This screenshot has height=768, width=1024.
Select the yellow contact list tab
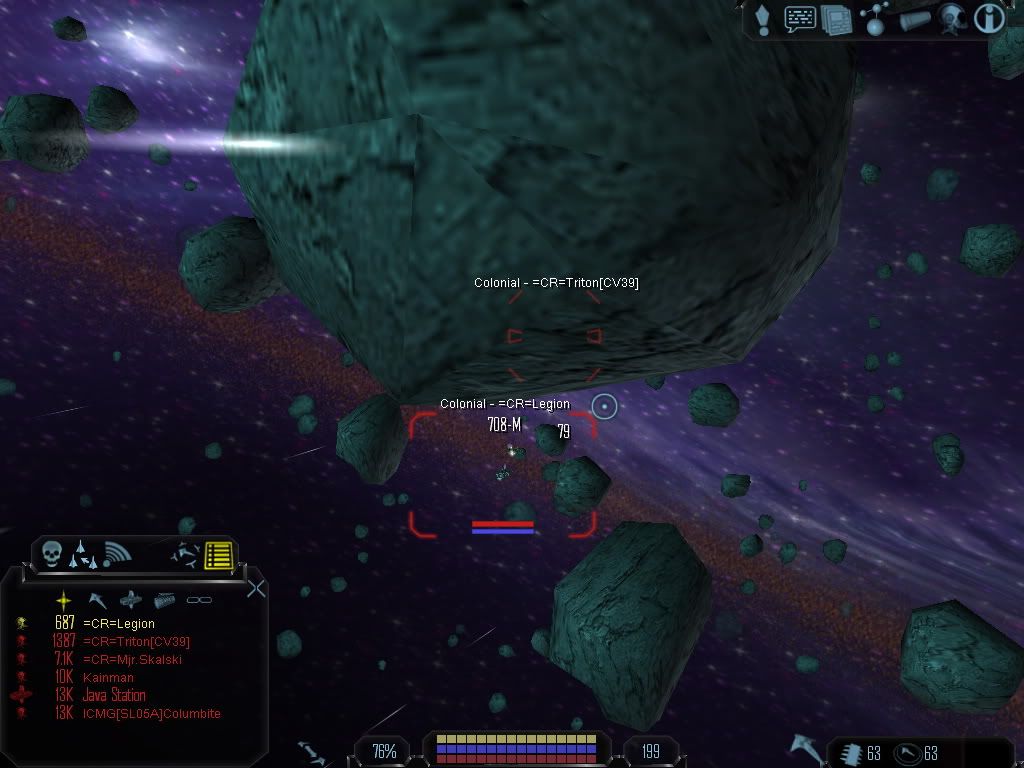(x=218, y=554)
